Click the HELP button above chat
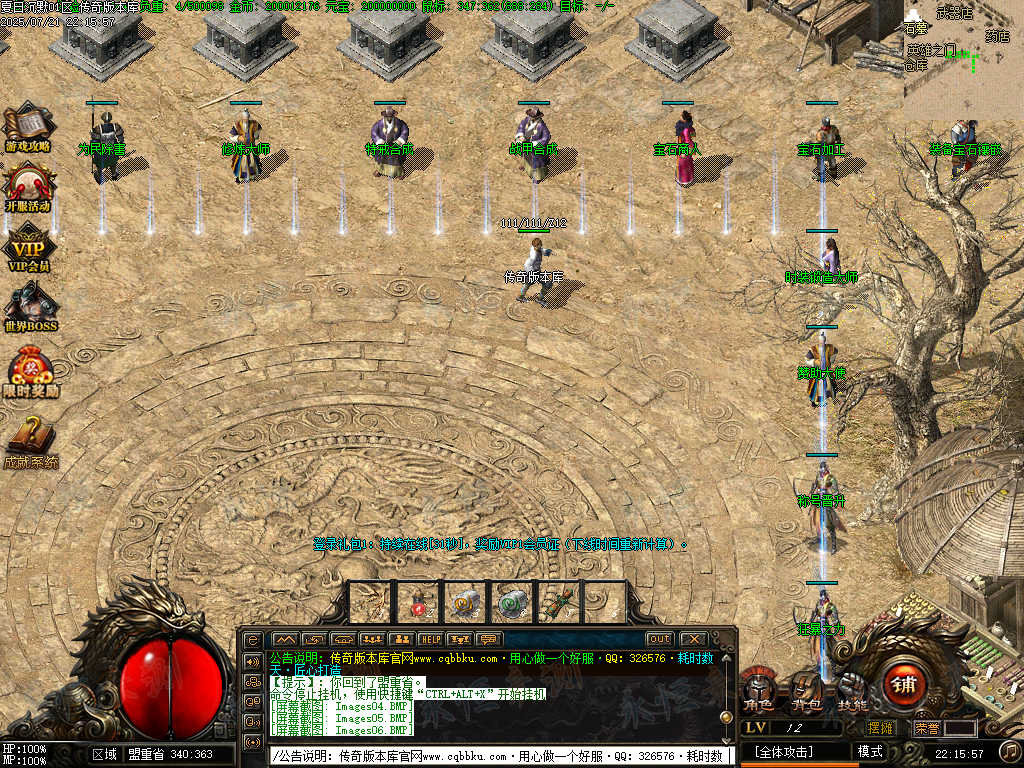The height and width of the screenshot is (768, 1024). [x=430, y=639]
